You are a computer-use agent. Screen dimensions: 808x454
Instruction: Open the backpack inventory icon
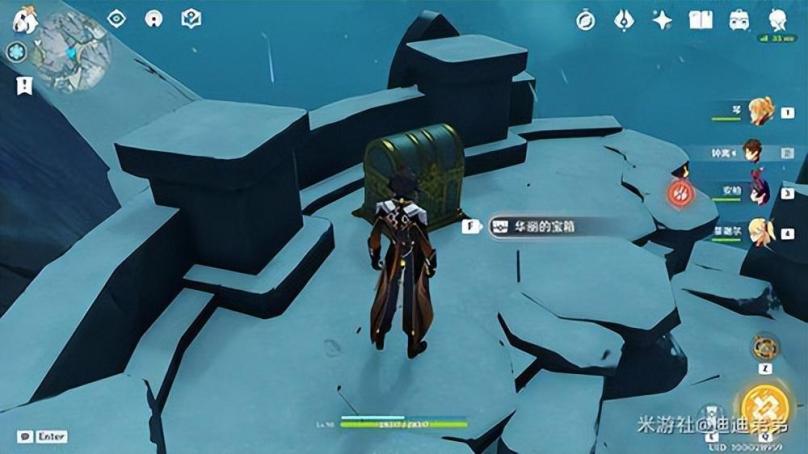pos(739,20)
